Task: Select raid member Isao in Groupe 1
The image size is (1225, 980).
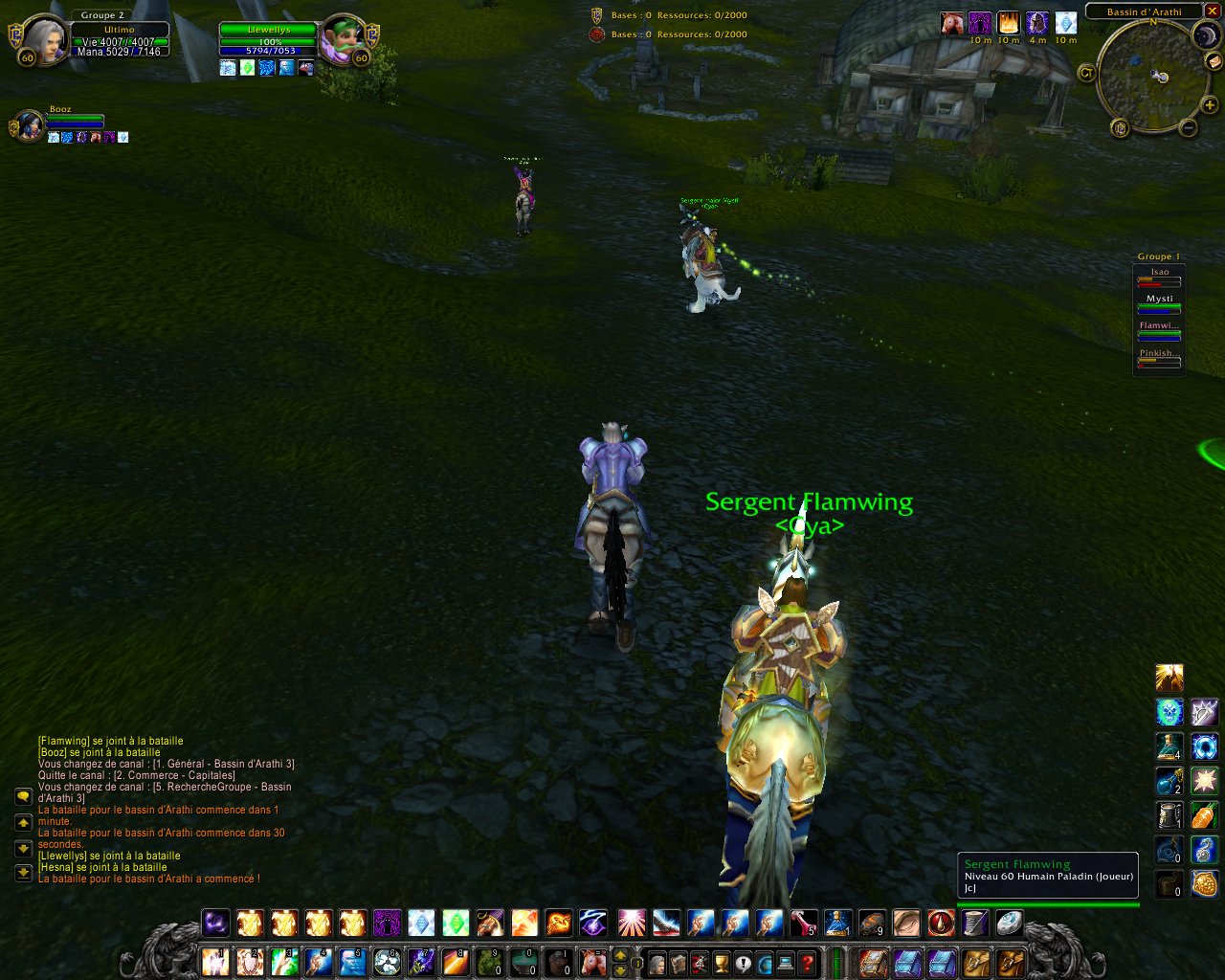Action: coord(1159,277)
